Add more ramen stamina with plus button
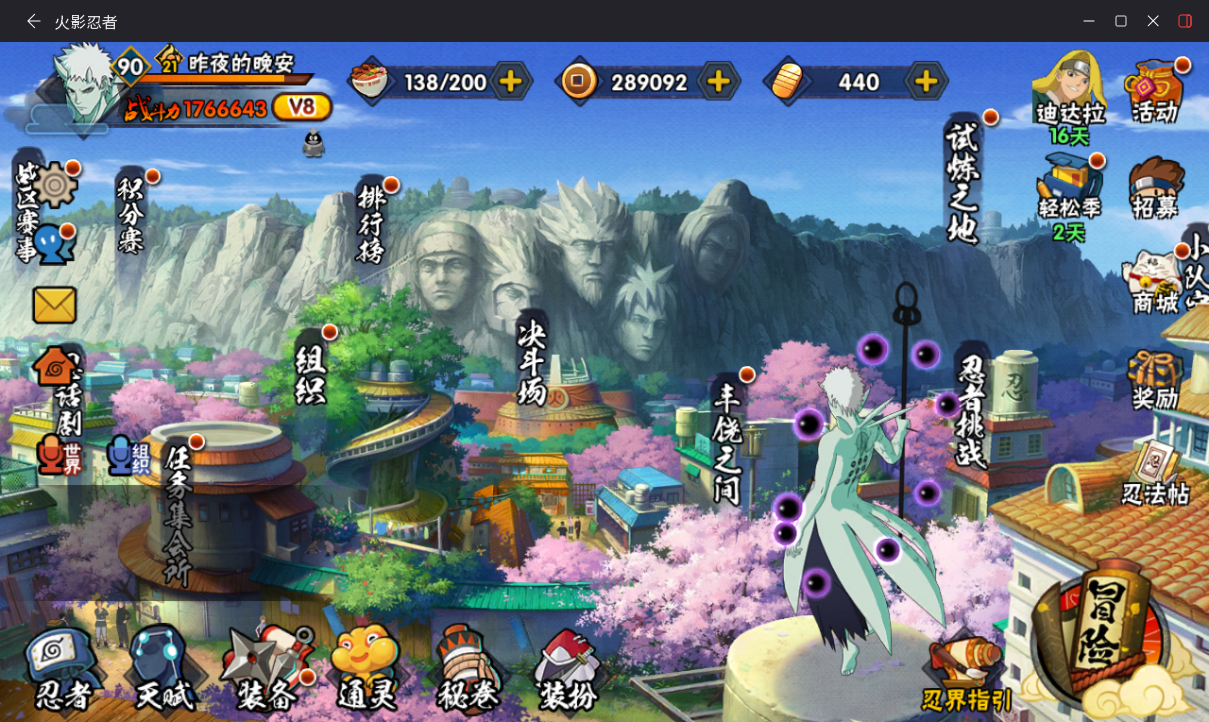This screenshot has width=1209, height=722. [510, 82]
